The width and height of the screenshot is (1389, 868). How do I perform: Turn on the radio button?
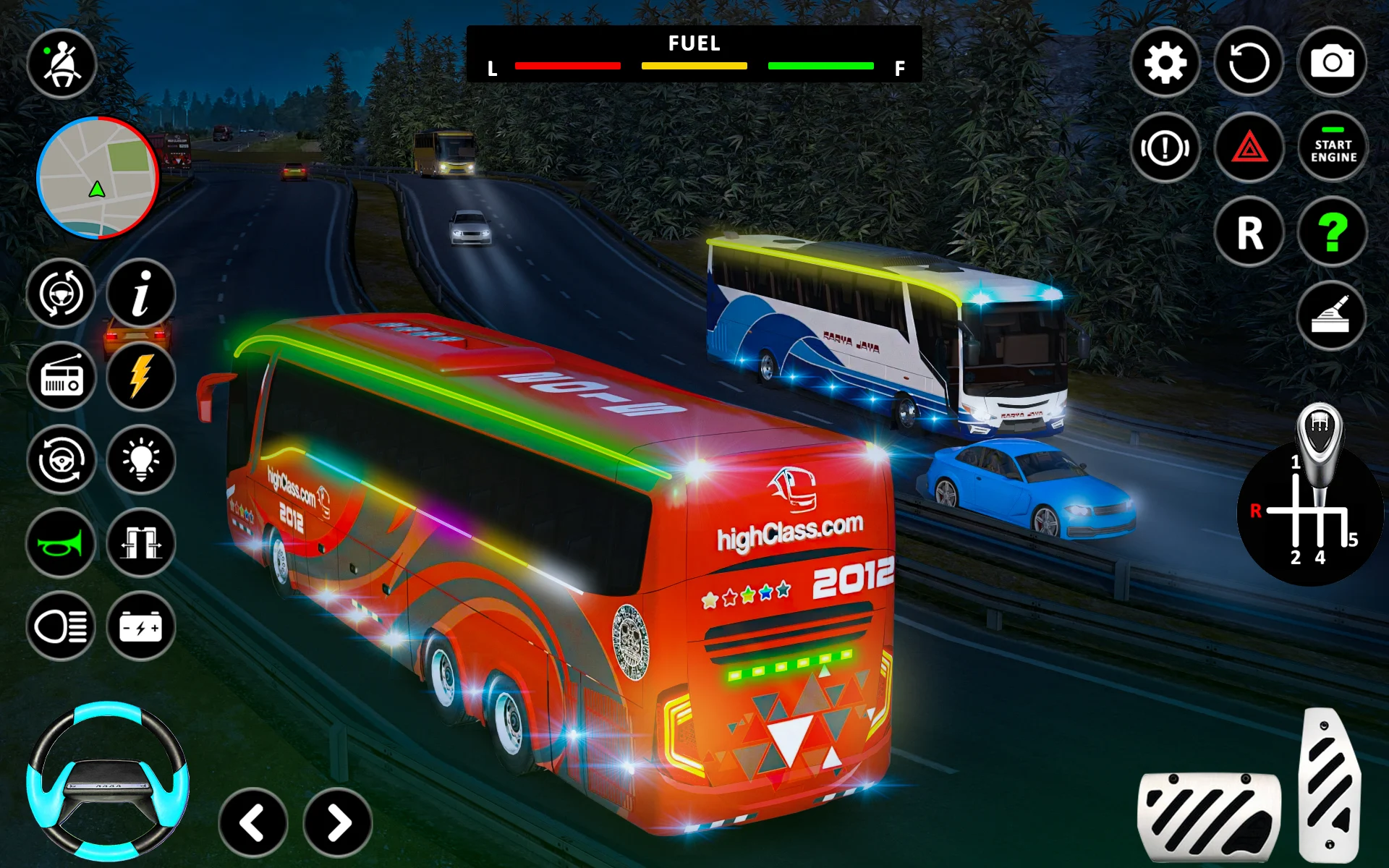click(61, 377)
